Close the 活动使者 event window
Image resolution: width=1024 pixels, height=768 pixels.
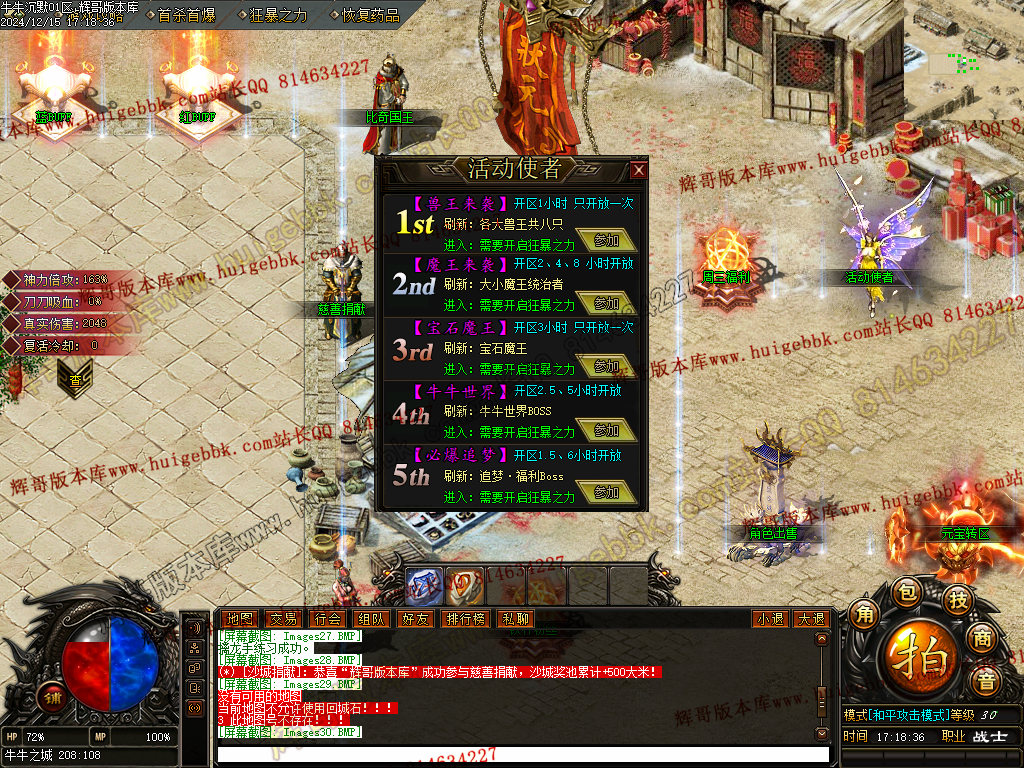(x=638, y=170)
